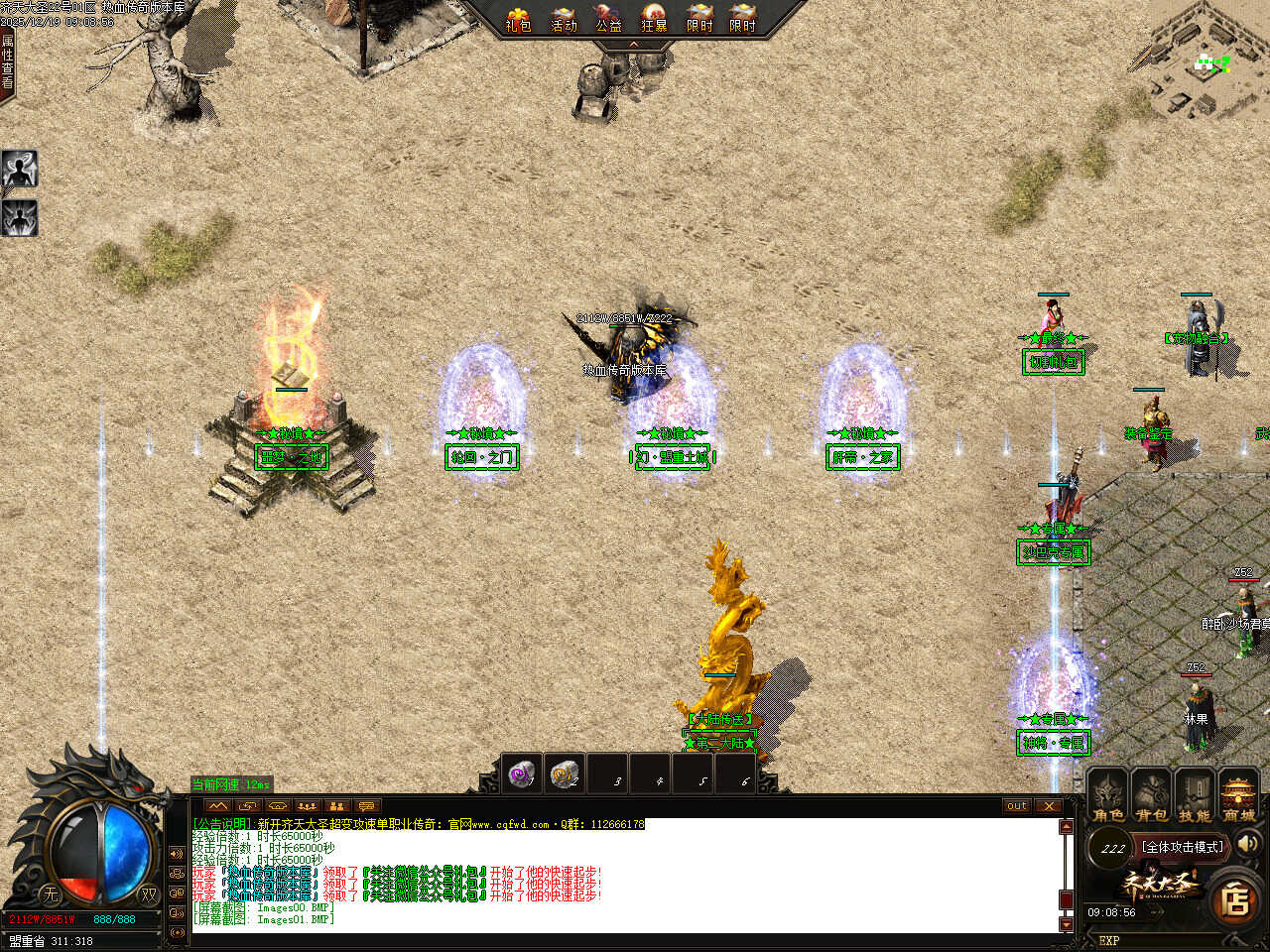1270x952 pixels.
Task: Click the round 店 shop button
Action: point(1235,899)
